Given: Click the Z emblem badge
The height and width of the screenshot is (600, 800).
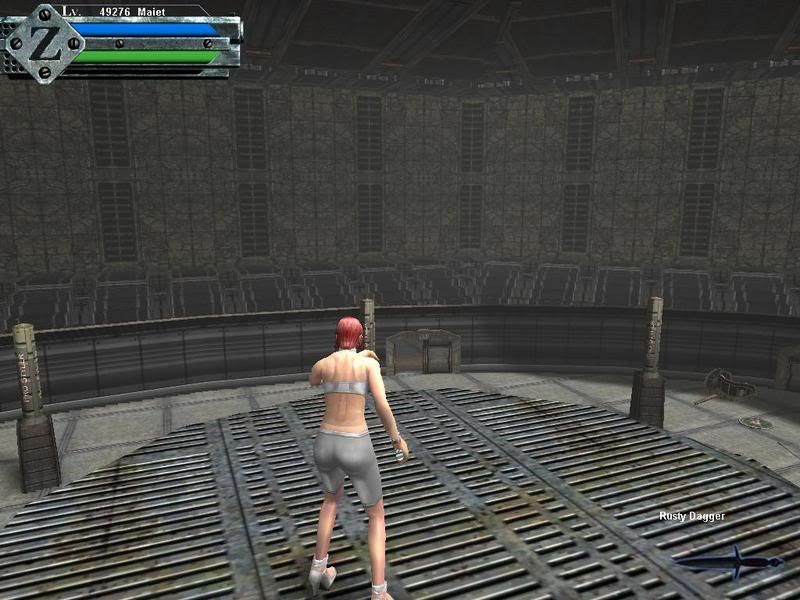Looking at the screenshot, I should point(43,43).
